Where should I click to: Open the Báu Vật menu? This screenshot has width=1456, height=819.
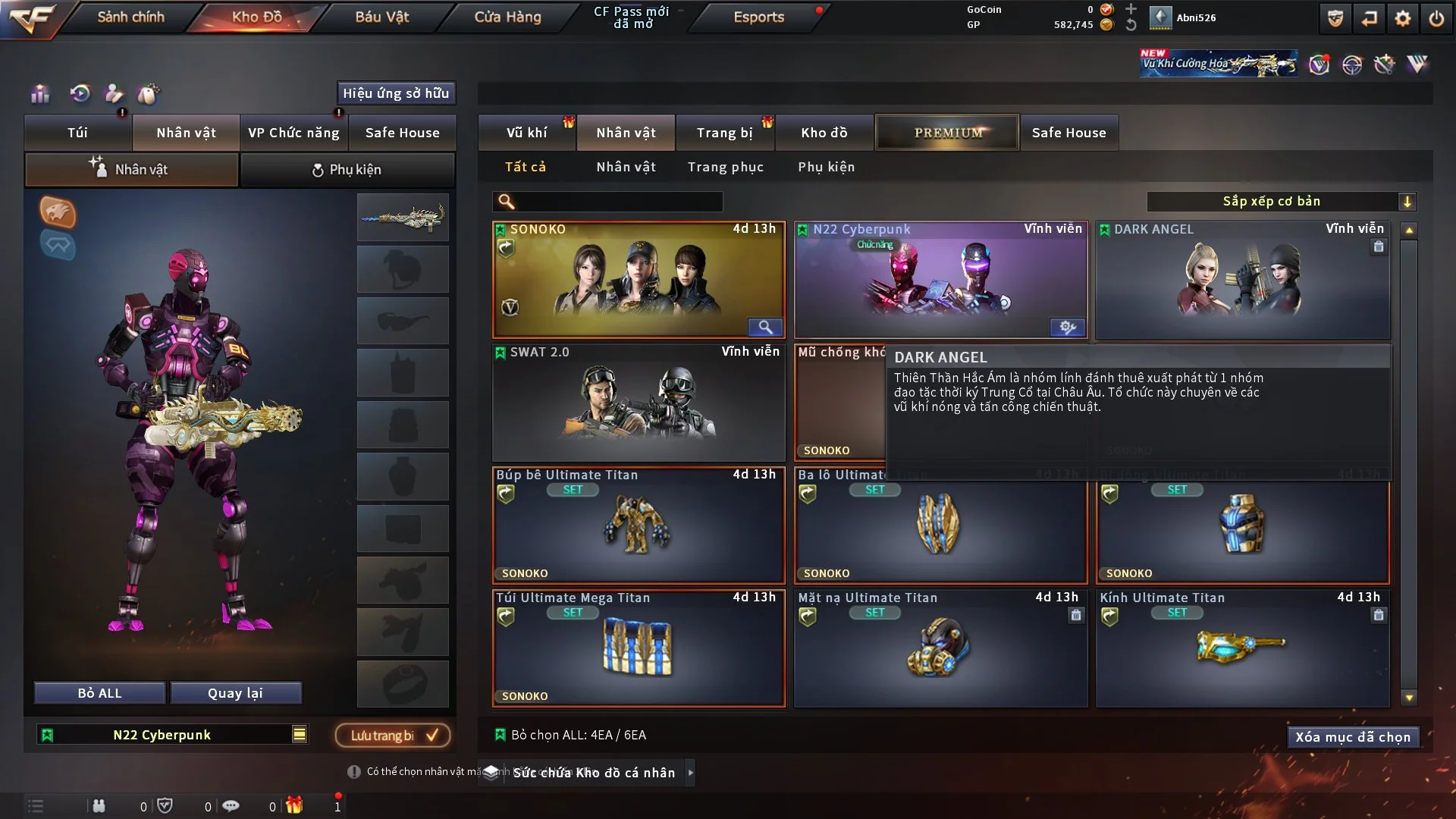pos(381,17)
